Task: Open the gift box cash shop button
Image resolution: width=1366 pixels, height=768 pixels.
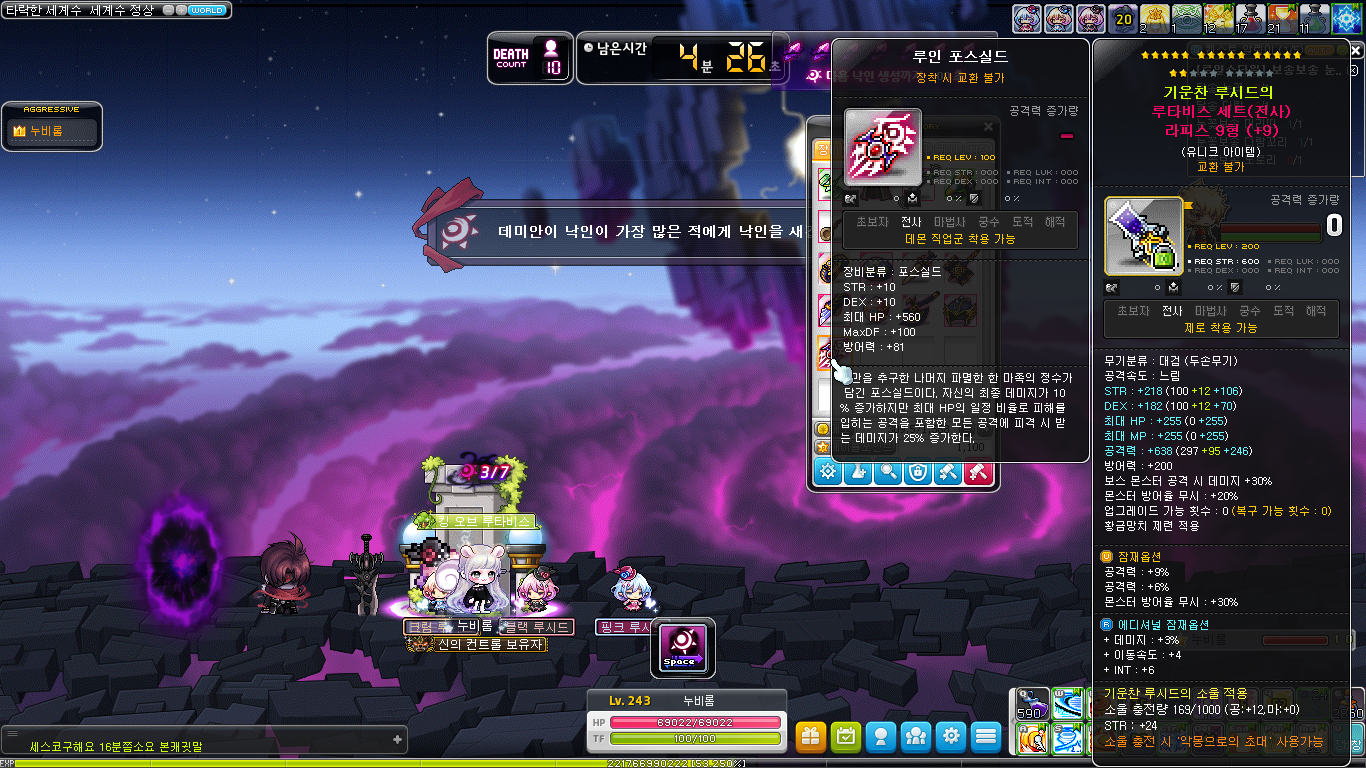Action: click(811, 737)
